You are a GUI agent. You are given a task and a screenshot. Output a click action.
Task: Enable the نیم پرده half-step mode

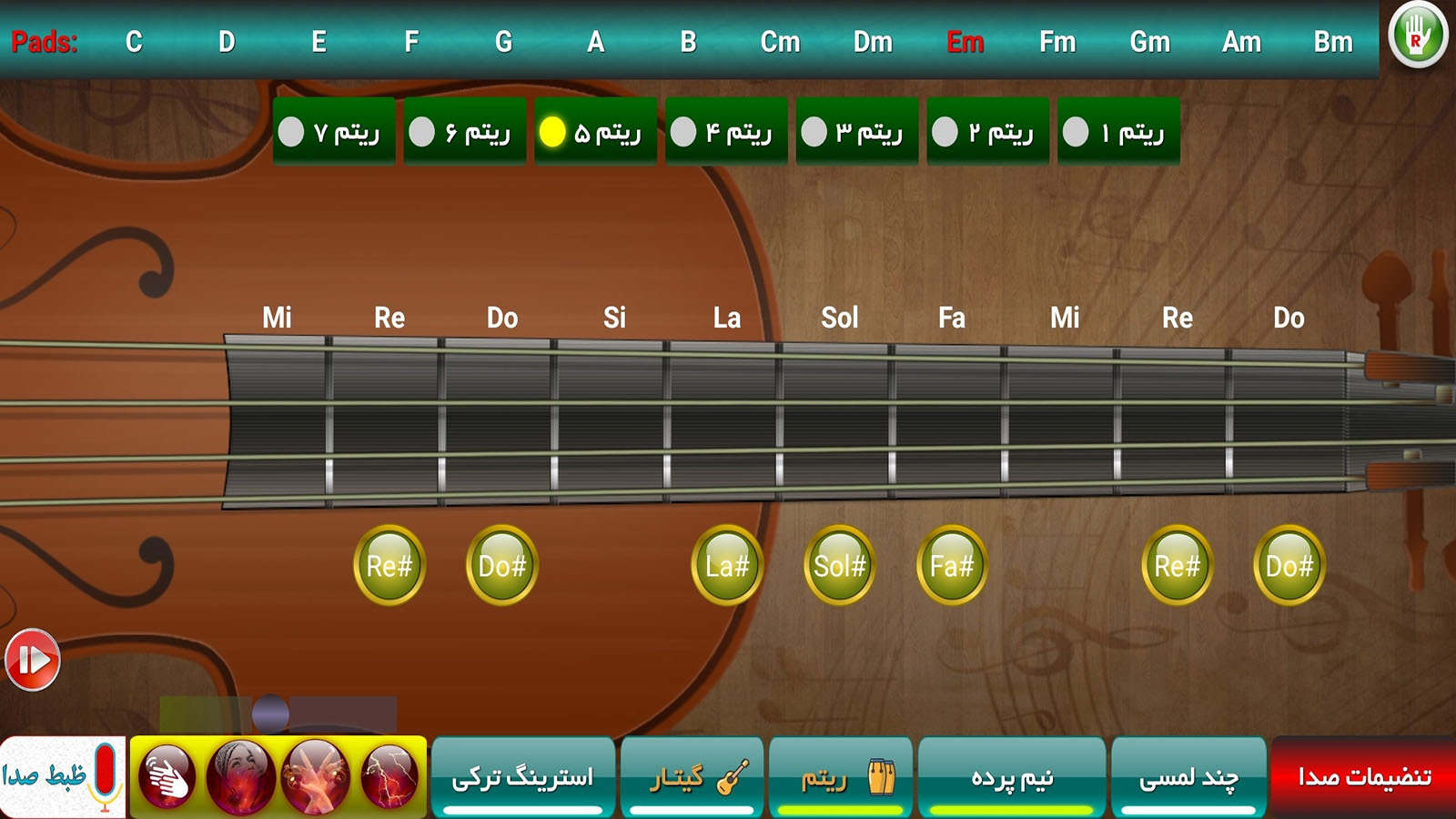[x=1013, y=775]
